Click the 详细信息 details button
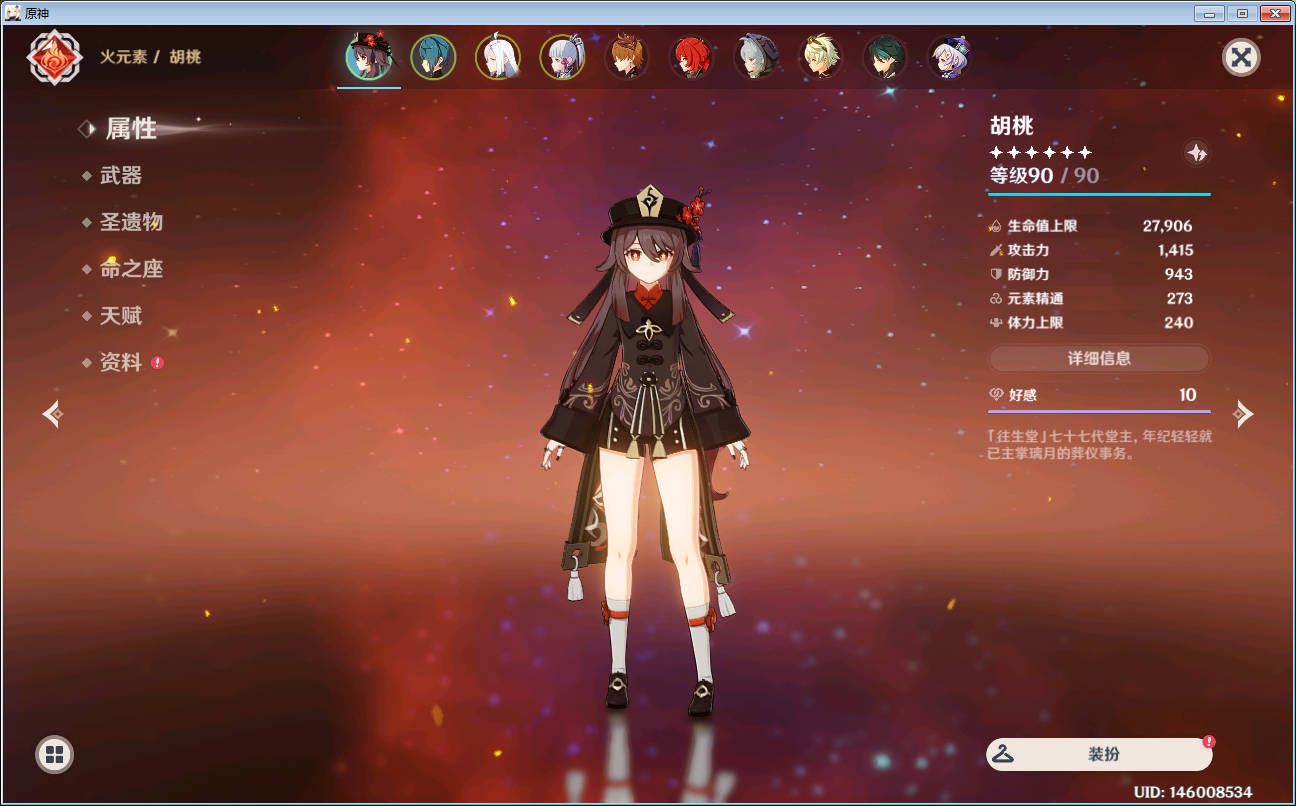The height and width of the screenshot is (806, 1296). pos(1099,358)
